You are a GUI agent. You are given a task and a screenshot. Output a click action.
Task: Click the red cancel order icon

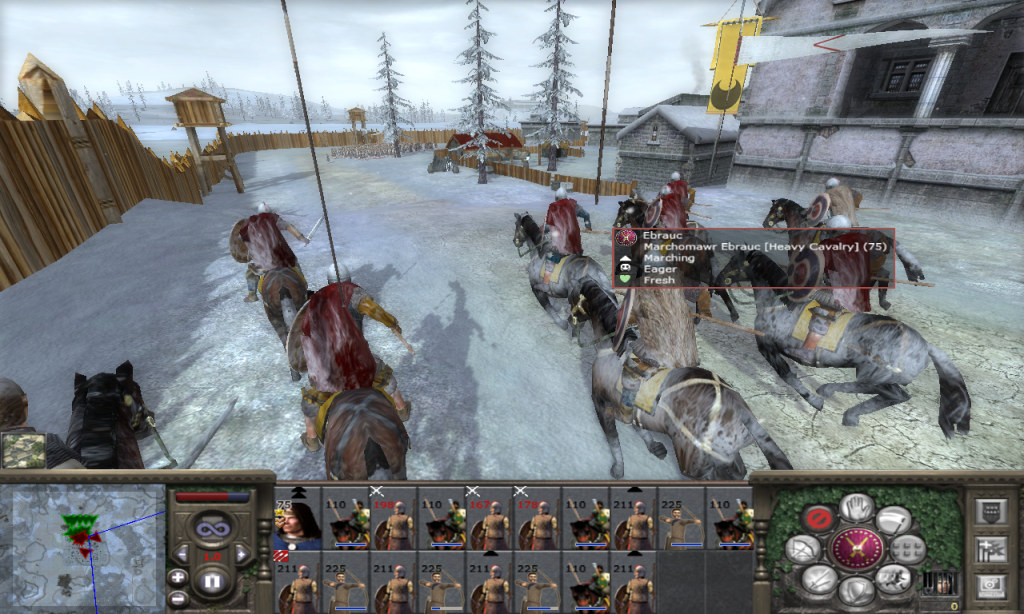tap(820, 517)
